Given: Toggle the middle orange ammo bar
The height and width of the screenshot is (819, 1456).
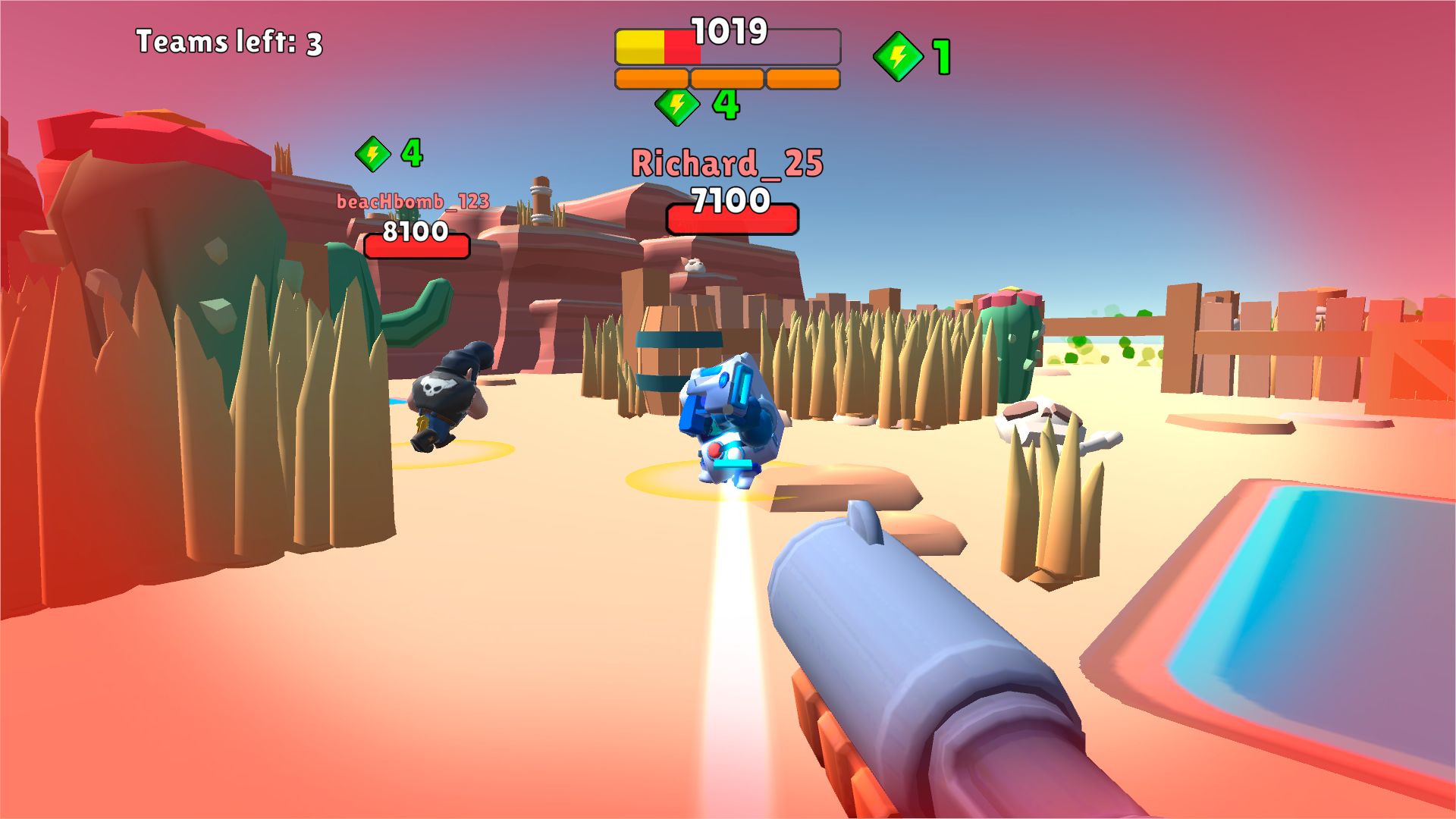Looking at the screenshot, I should click(726, 77).
